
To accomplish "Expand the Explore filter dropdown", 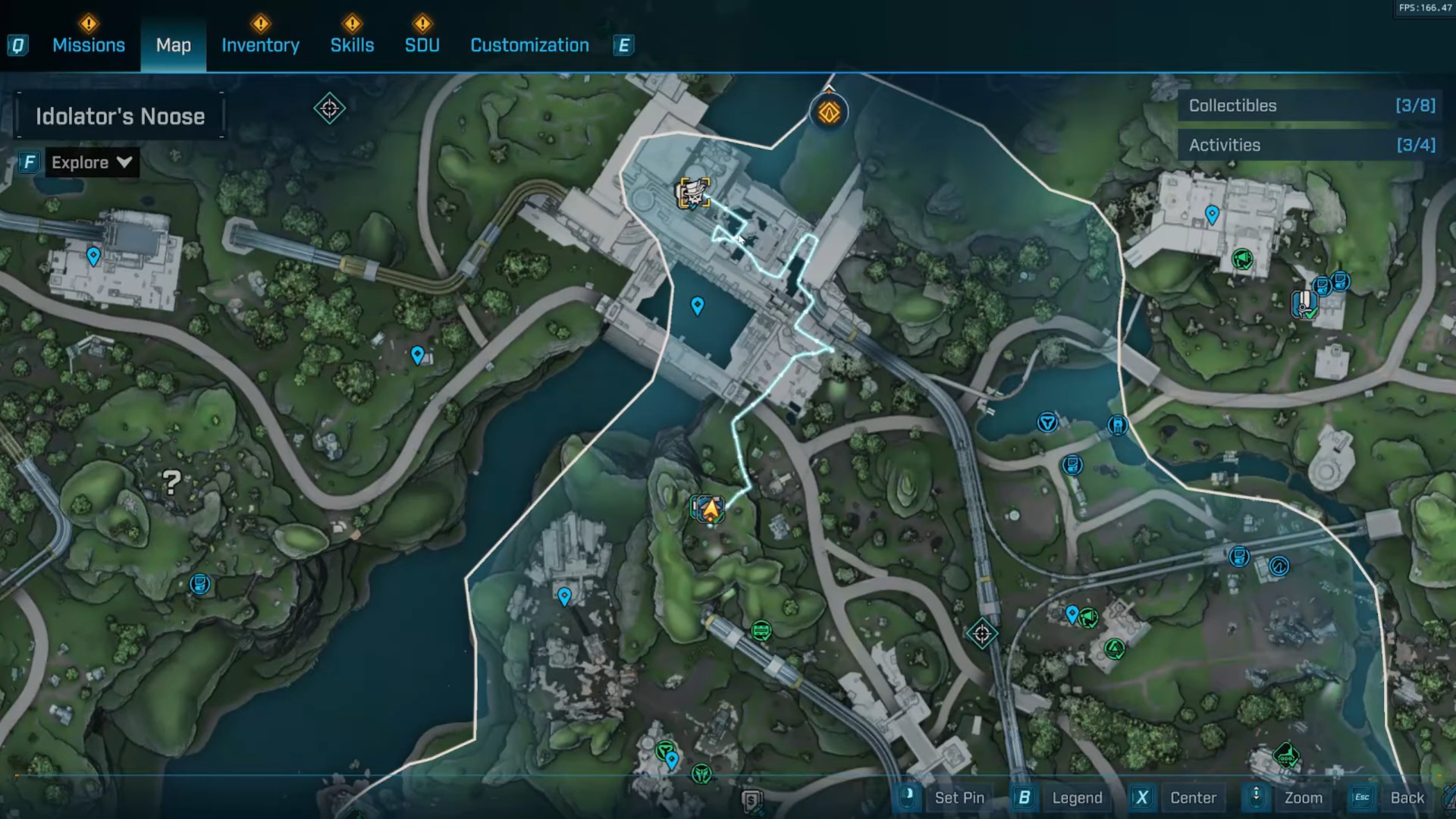I will [x=91, y=162].
